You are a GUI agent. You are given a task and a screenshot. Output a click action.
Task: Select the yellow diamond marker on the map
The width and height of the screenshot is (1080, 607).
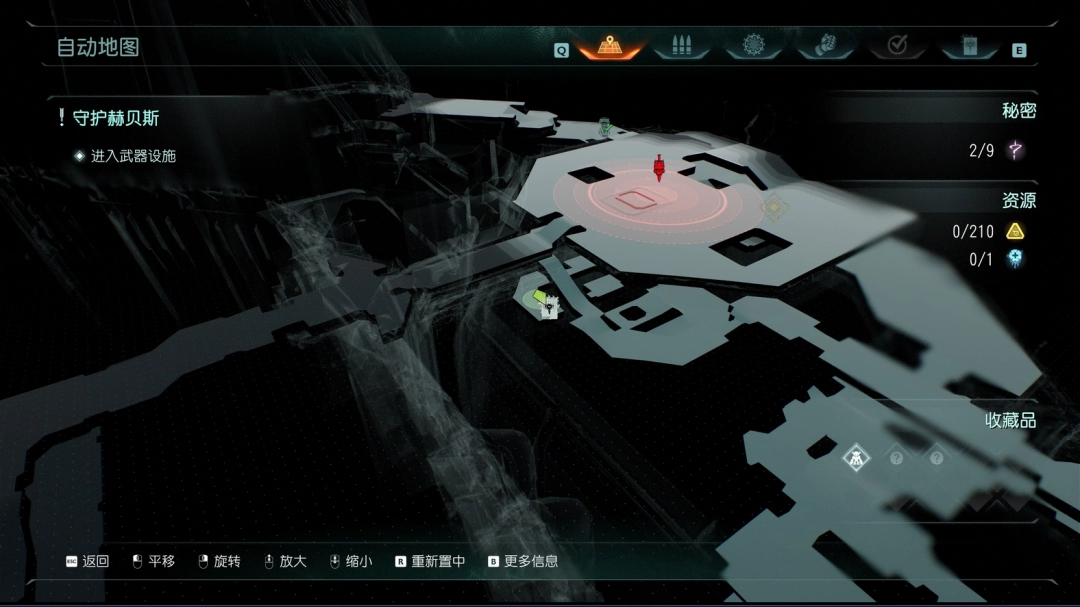[x=773, y=207]
